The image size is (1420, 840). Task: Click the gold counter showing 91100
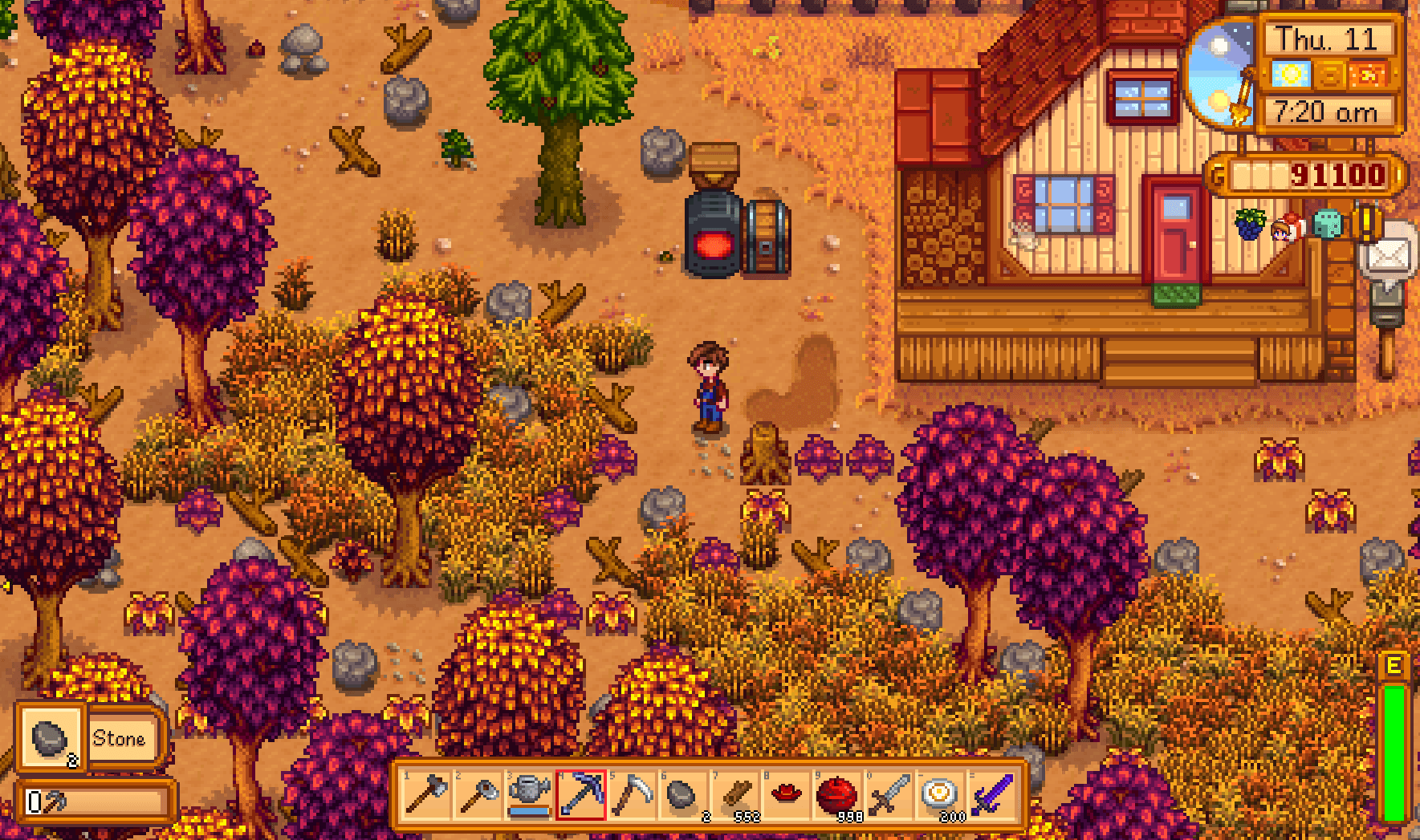point(1304,173)
